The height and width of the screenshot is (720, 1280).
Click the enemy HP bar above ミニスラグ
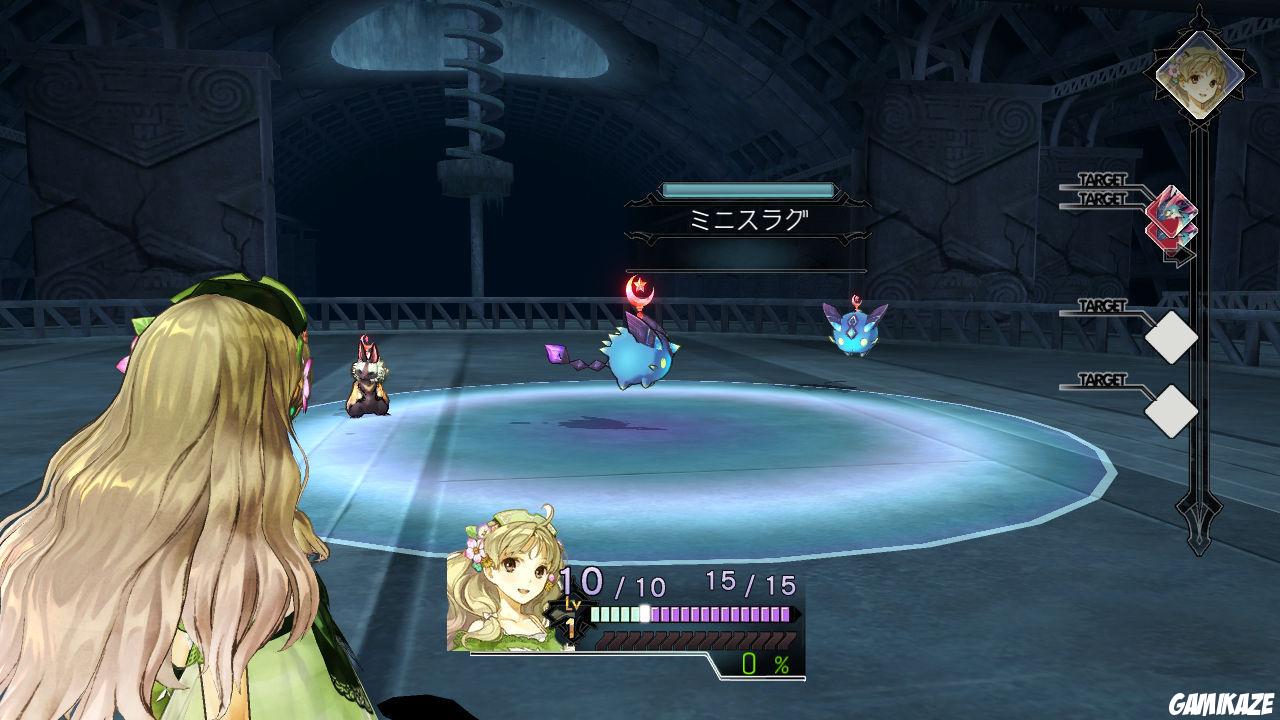(x=751, y=186)
